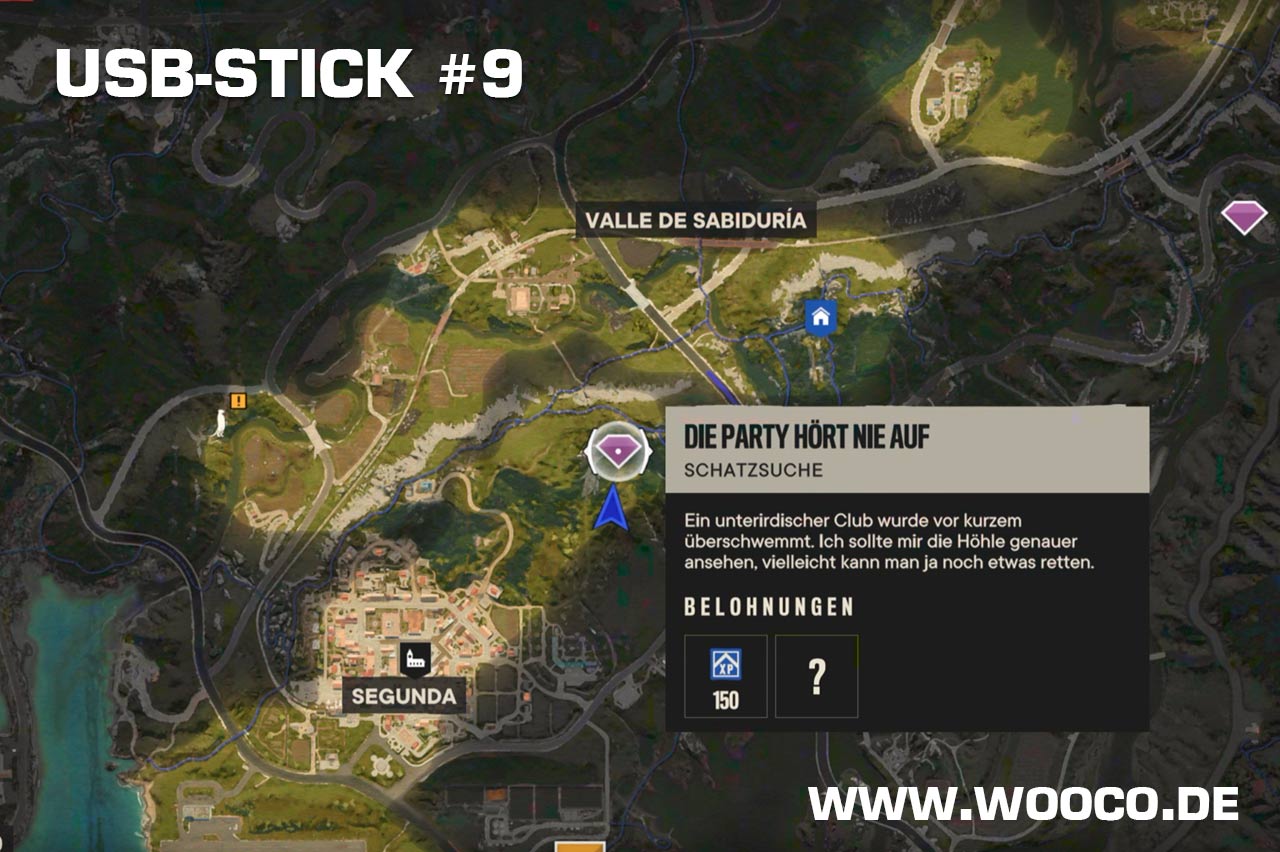This screenshot has width=1280, height=852.
Task: Inspect the 150 XP reward tile
Action: click(x=725, y=676)
